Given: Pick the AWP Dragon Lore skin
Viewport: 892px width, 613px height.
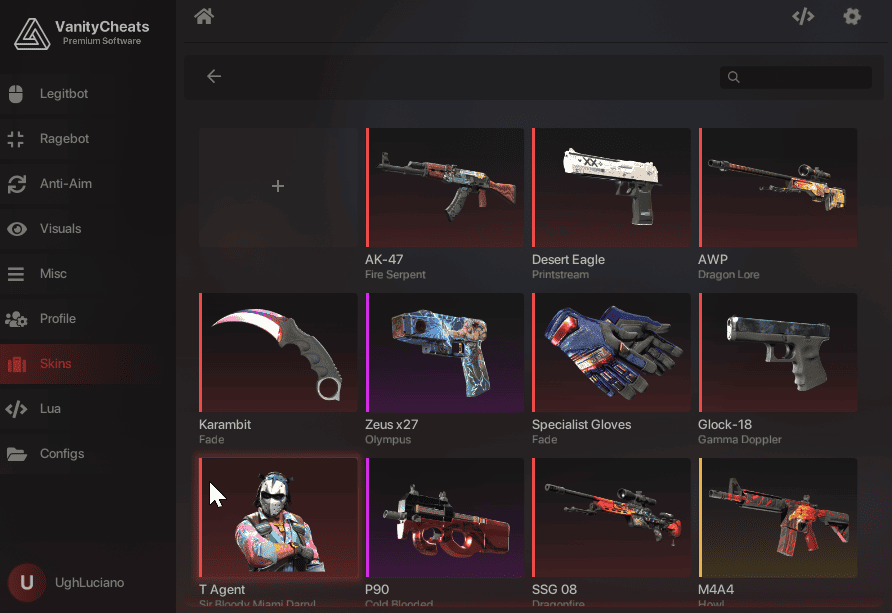Looking at the screenshot, I should point(778,187).
